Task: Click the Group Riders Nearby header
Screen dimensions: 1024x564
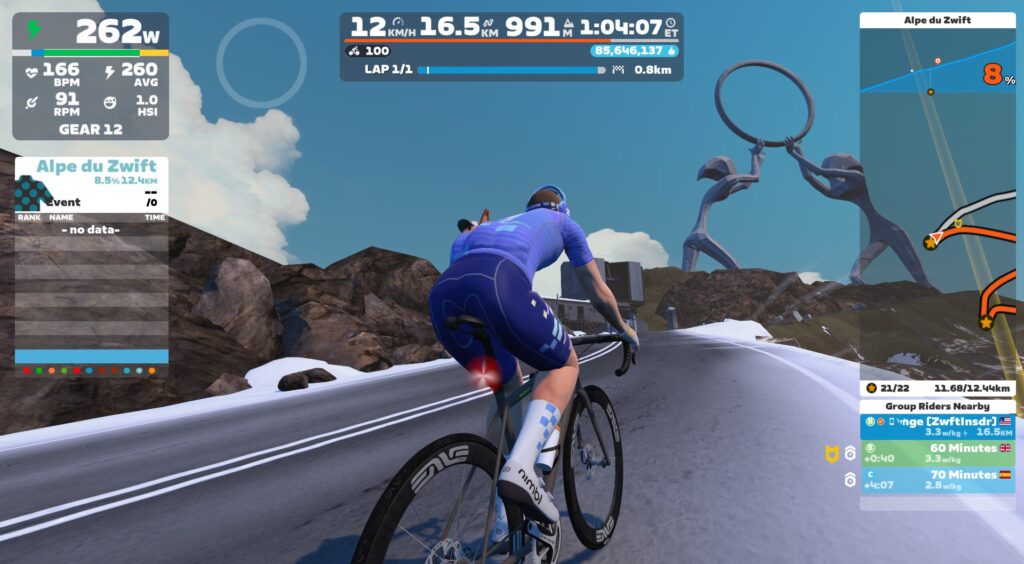Action: click(x=937, y=406)
